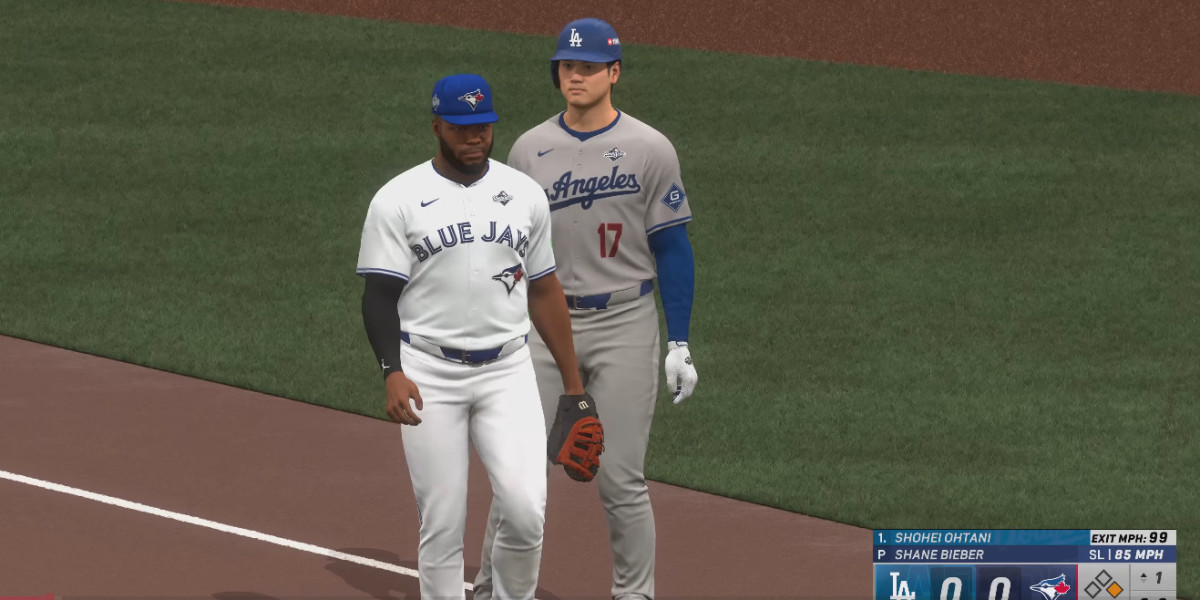The height and width of the screenshot is (600, 1200).
Task: Click the Dodgers logo in the scorebug
Action: coord(901,584)
